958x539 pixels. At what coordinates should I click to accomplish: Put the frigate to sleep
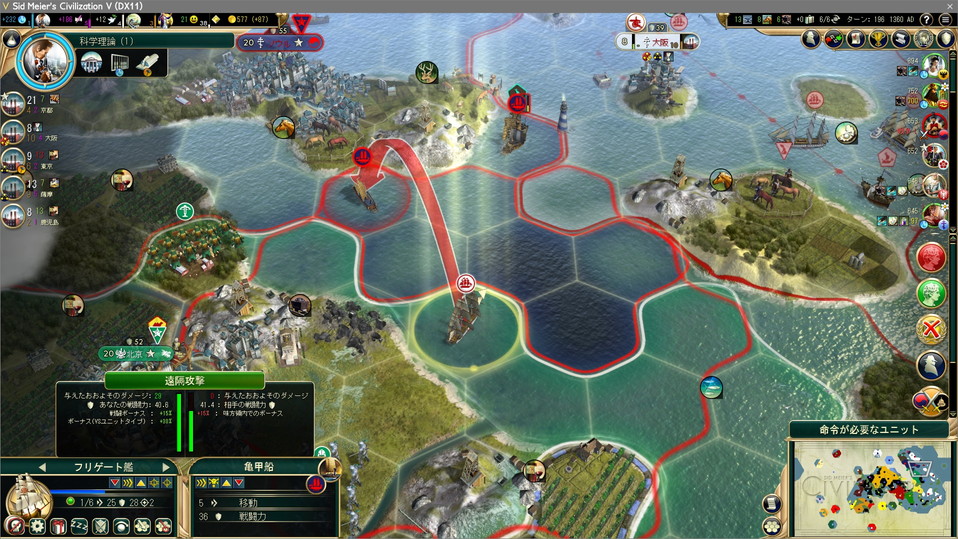[79, 526]
